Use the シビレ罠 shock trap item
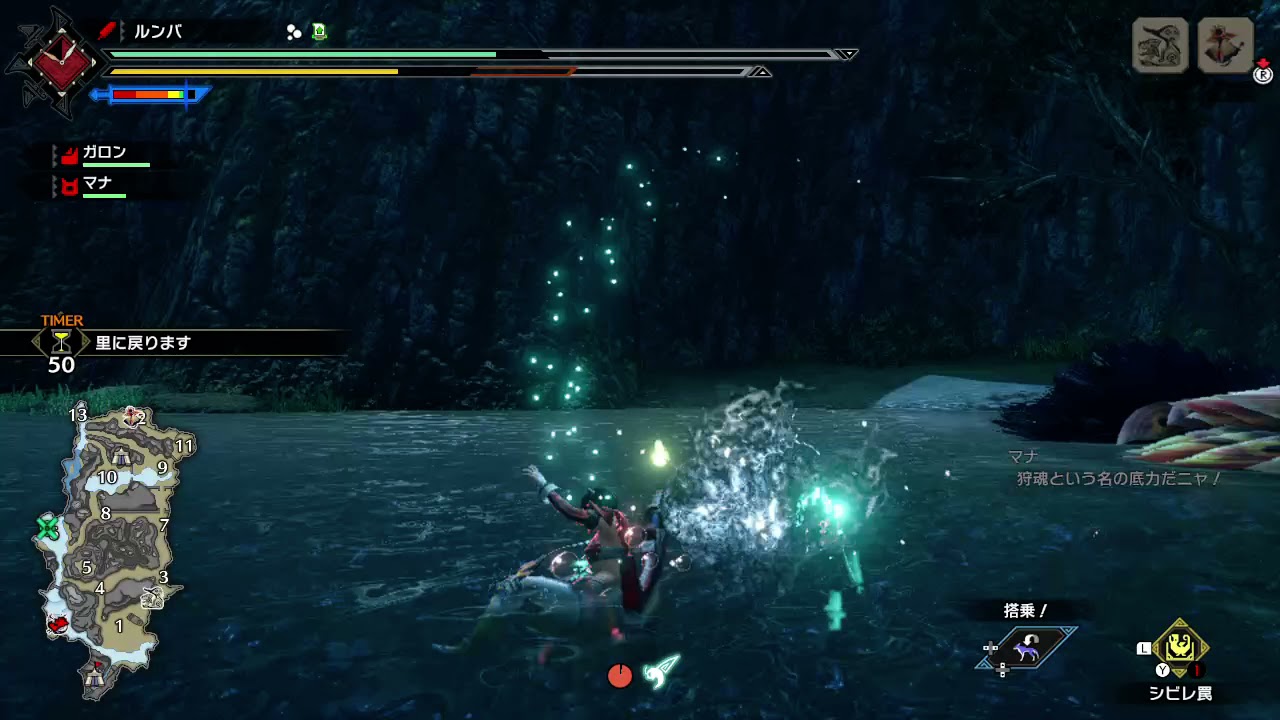1280x720 pixels. (x=1180, y=648)
